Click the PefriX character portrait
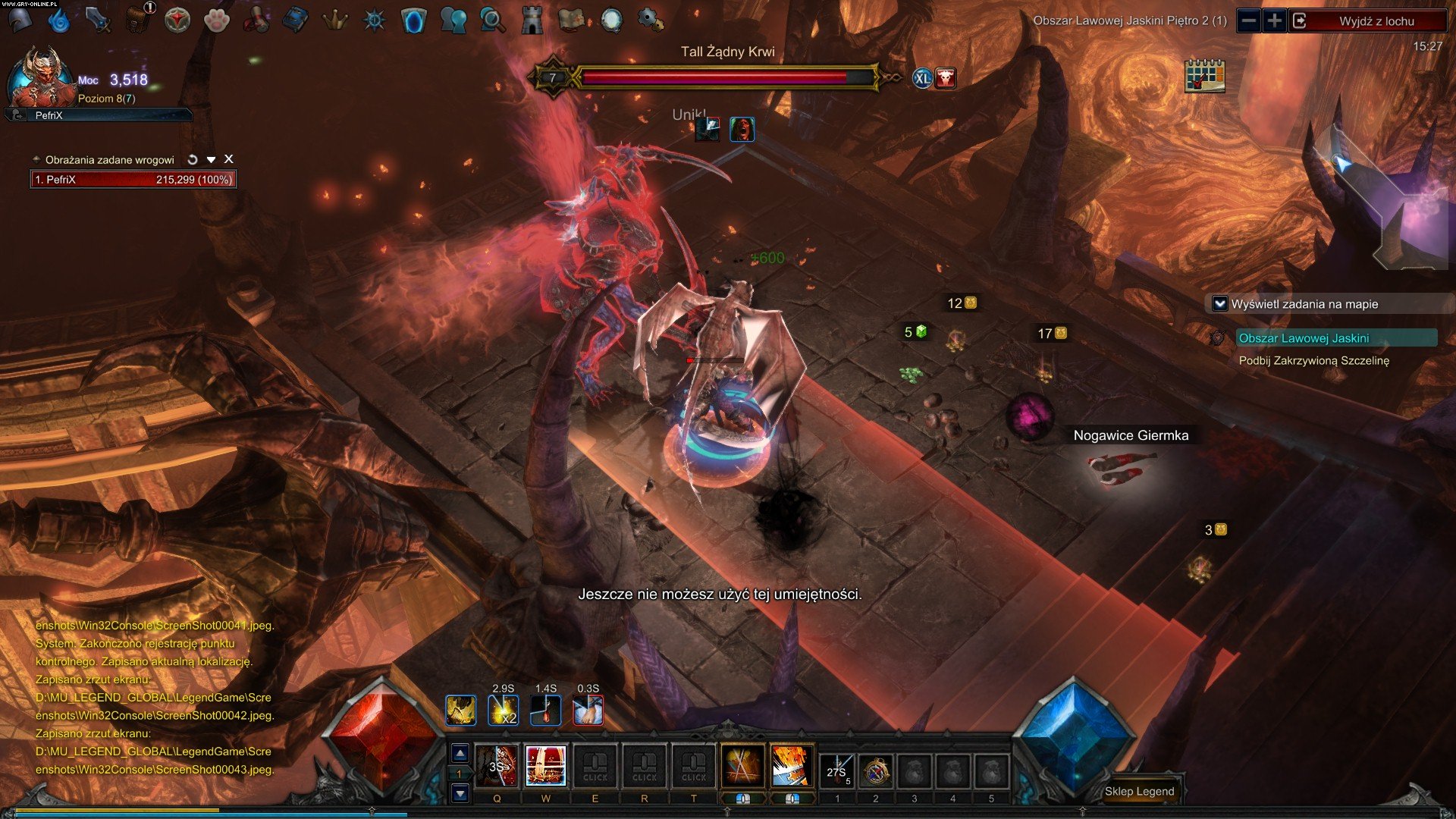1456x819 pixels. [39, 77]
